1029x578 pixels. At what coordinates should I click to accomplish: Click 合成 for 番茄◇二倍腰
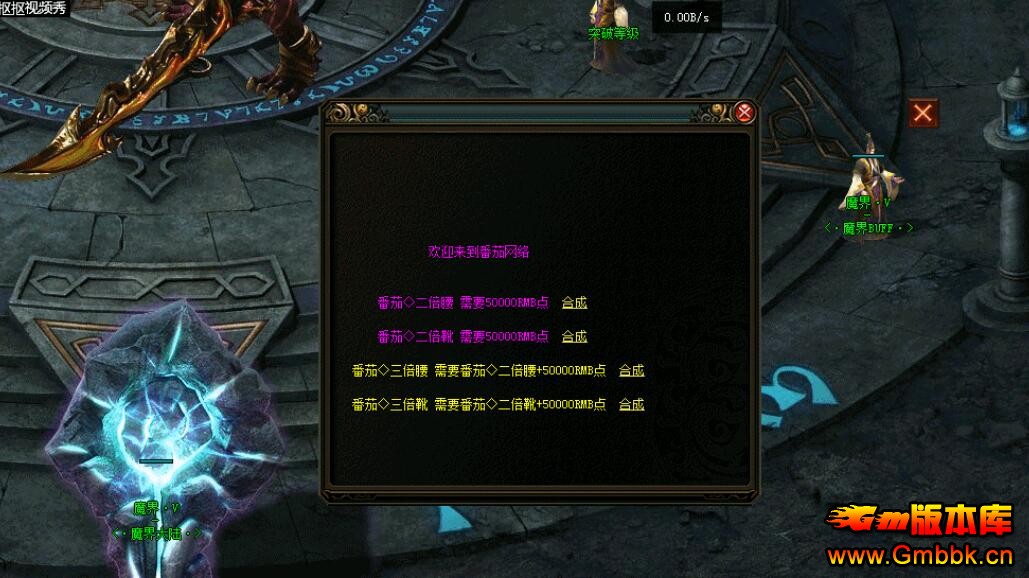(x=574, y=302)
